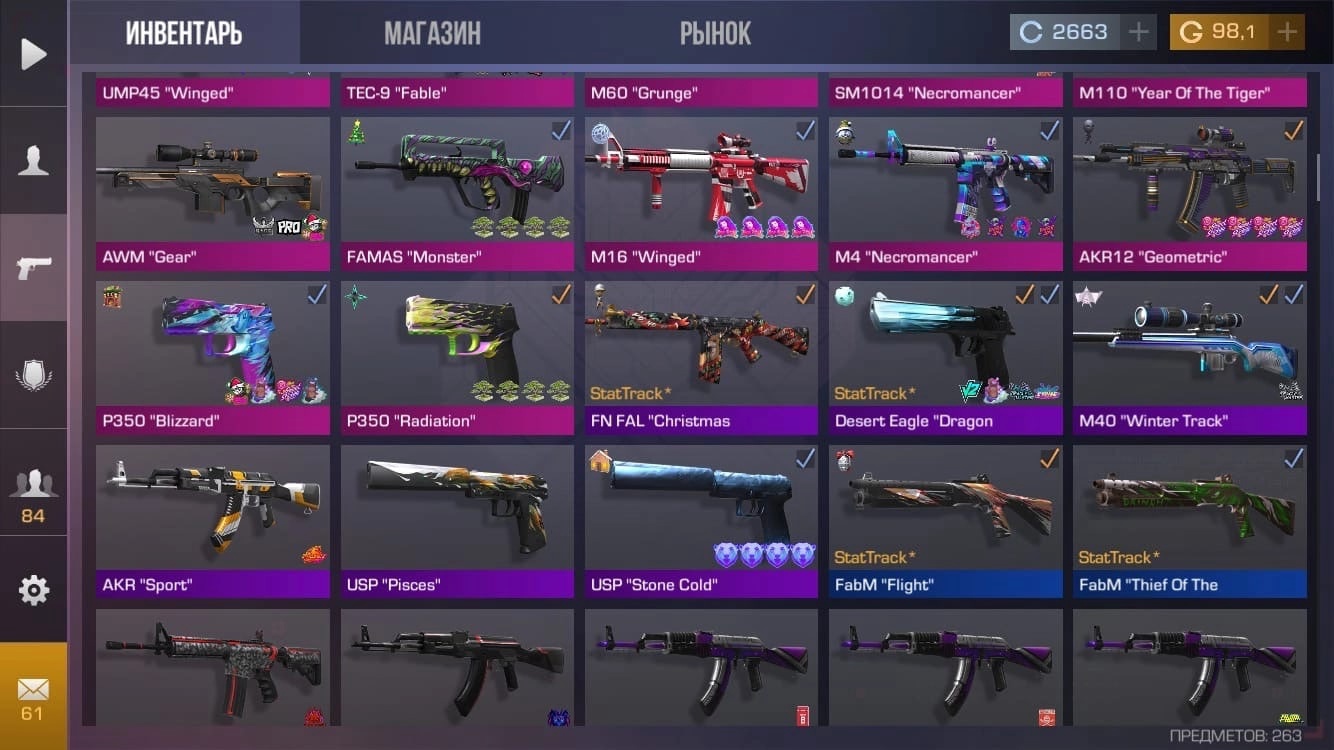Select the Desert Eagle "Dragon" item
The image size is (1334, 750).
(x=945, y=357)
